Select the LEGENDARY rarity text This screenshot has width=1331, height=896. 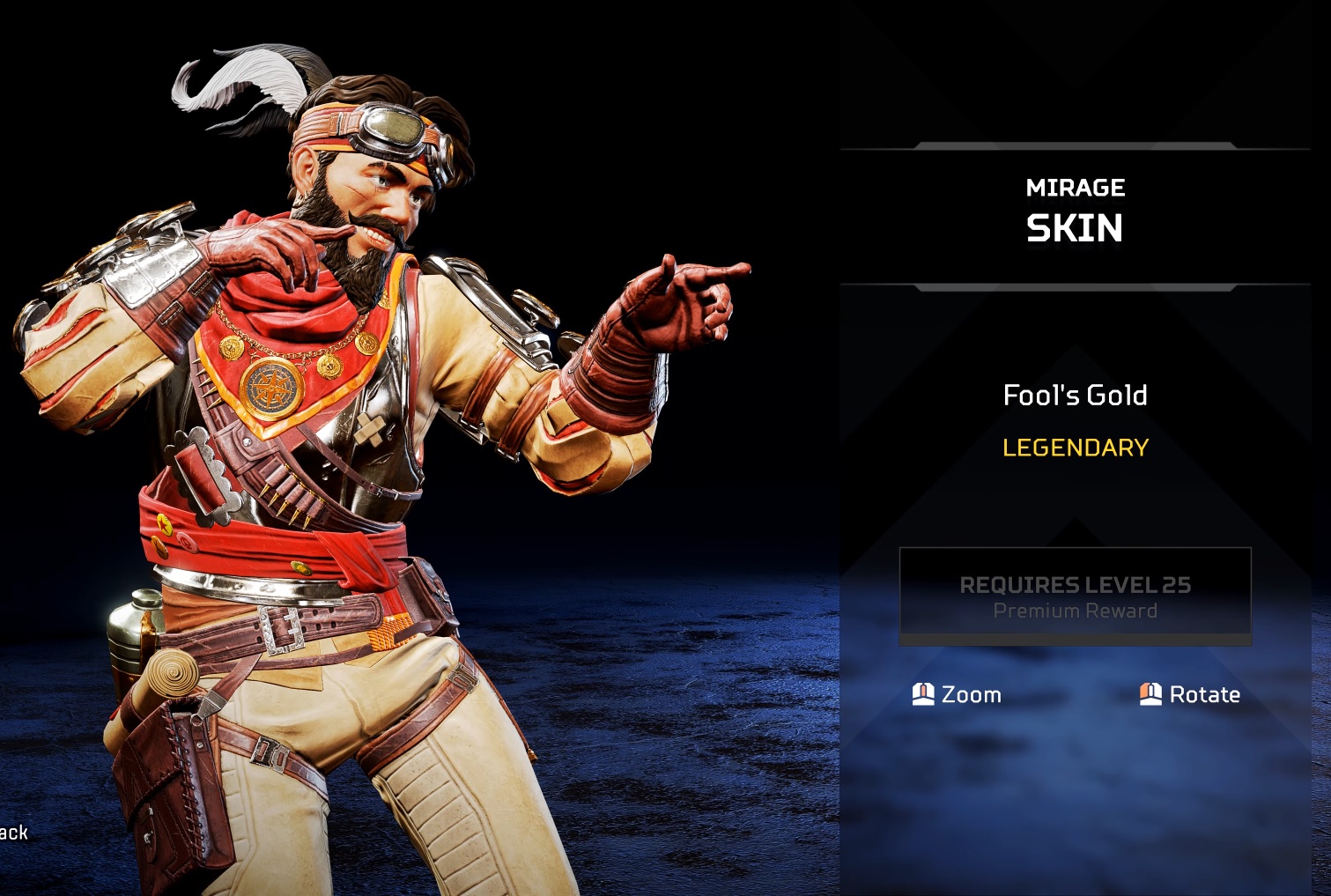tap(1075, 448)
